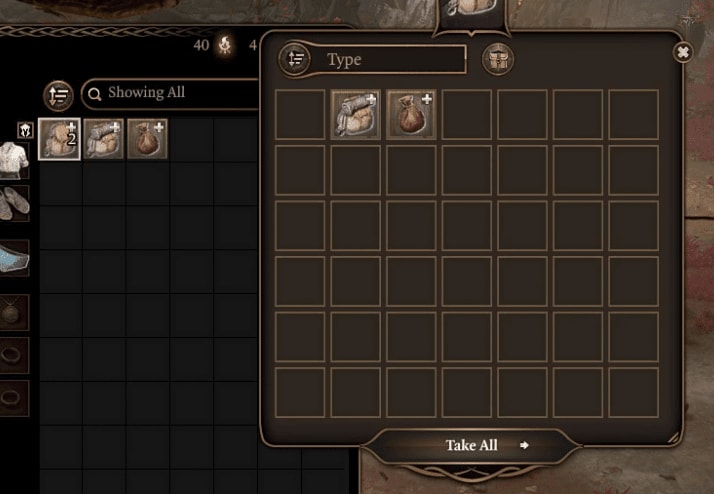Open the container's Type sort field
This screenshot has width=714, height=494.
coord(394,60)
